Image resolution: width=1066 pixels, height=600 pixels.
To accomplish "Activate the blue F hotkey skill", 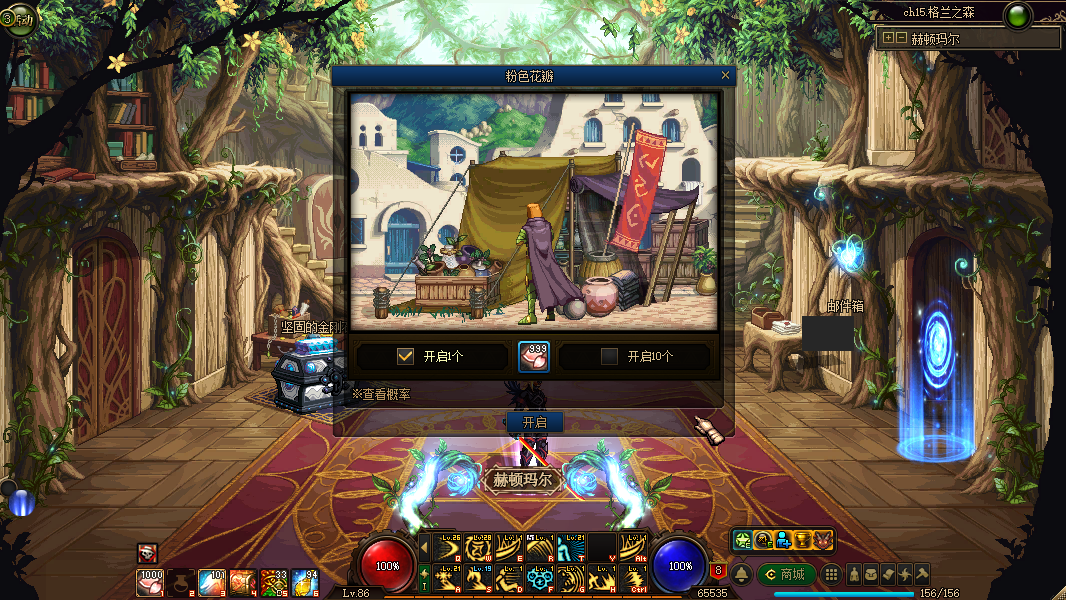I will [540, 578].
